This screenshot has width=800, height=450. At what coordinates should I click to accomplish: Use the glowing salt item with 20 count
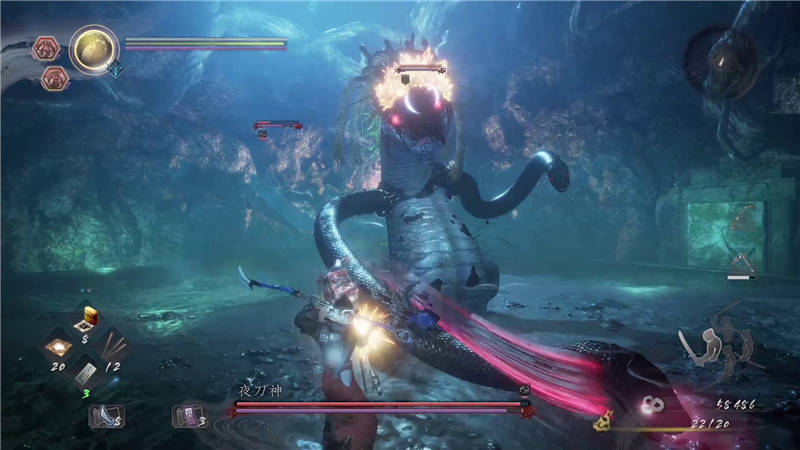58,346
